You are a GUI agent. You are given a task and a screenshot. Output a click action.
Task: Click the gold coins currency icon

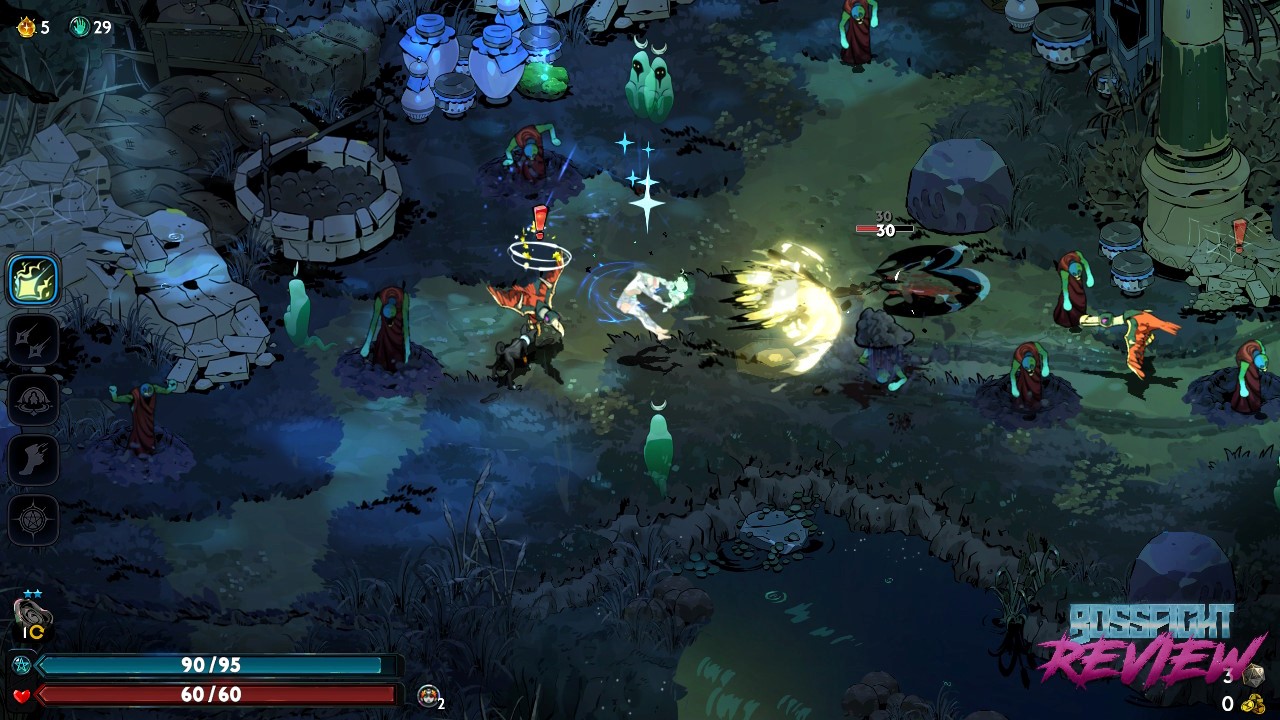[x=1252, y=704]
